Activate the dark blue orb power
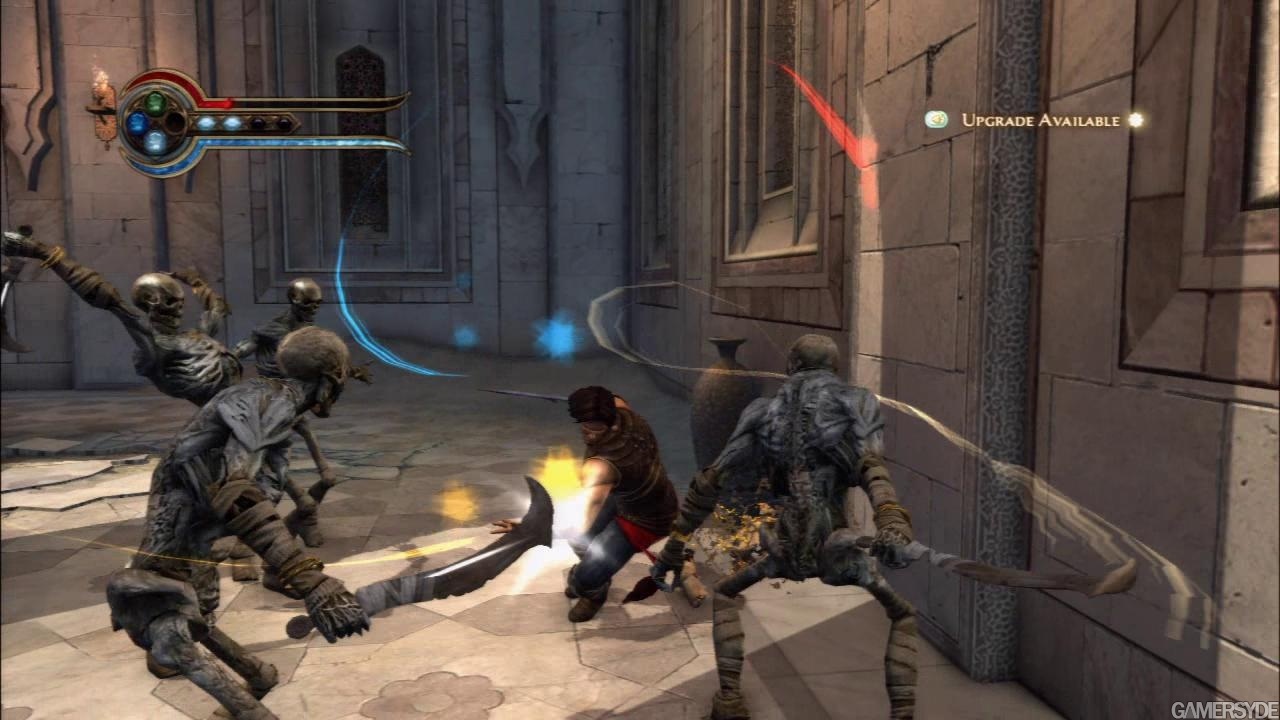This screenshot has width=1280, height=720. pyautogui.click(x=137, y=123)
